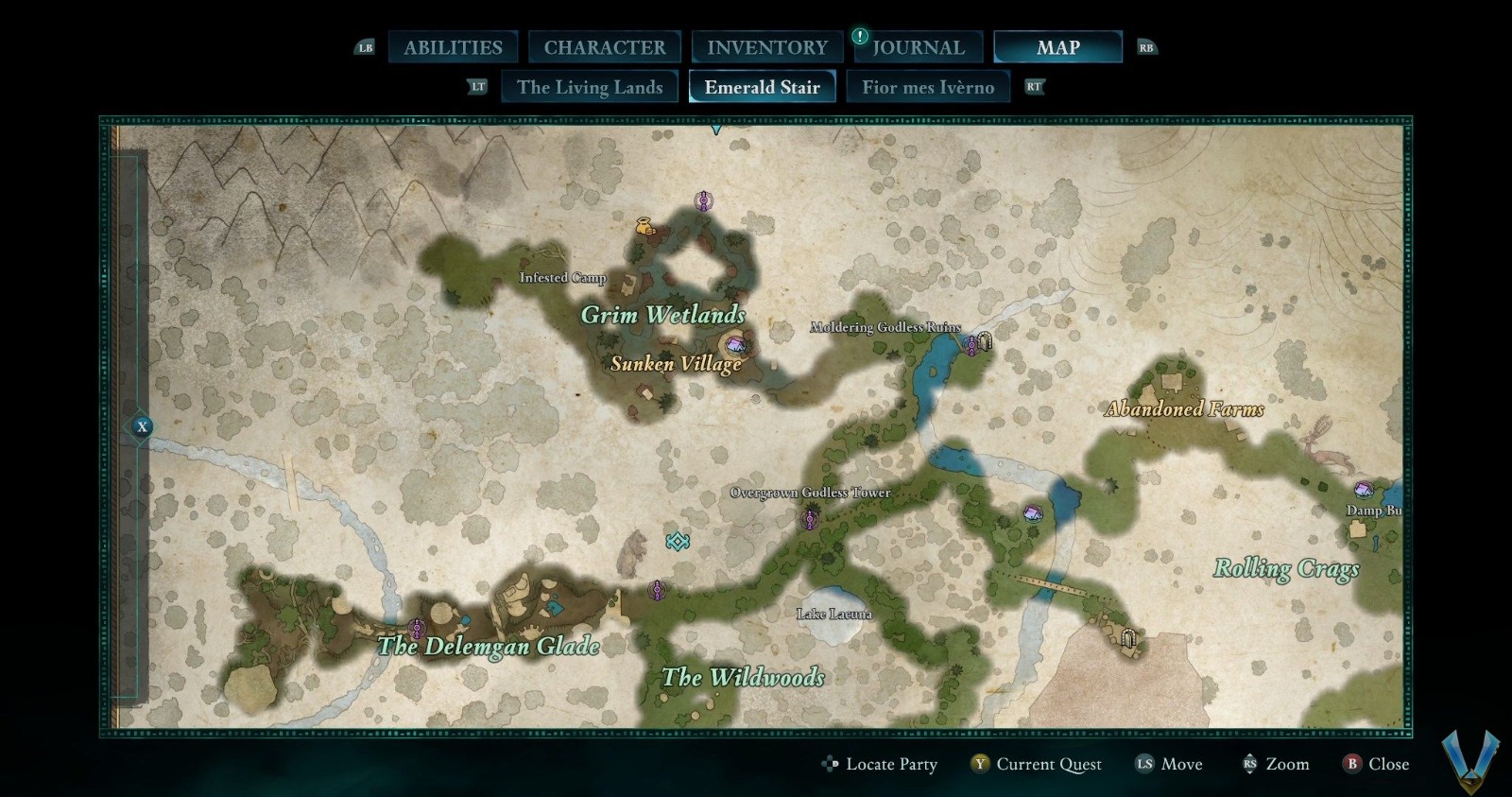Open the ABILITIES screen
Image resolution: width=1512 pixels, height=797 pixels.
pyautogui.click(x=453, y=45)
